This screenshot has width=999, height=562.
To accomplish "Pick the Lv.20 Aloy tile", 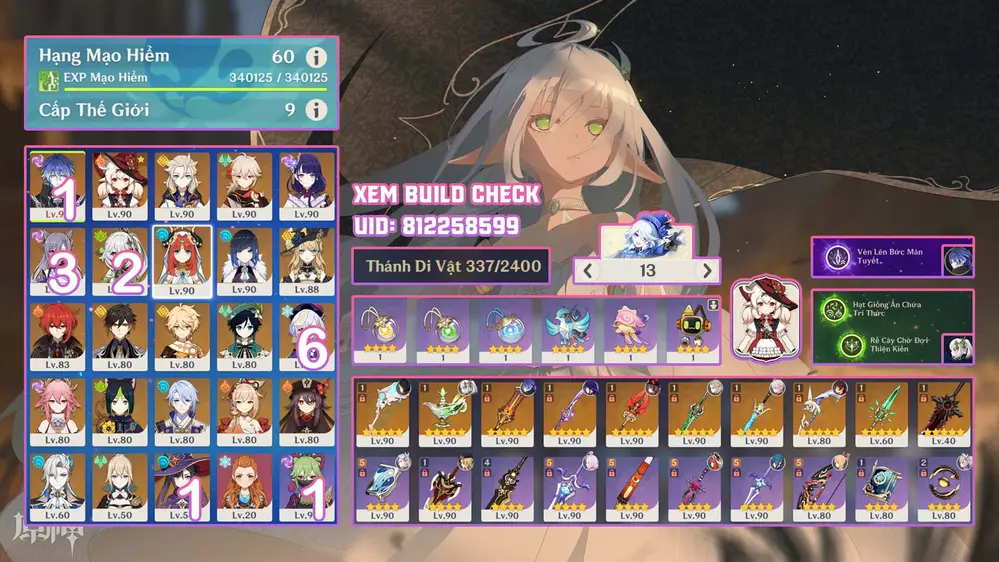I will 243,487.
